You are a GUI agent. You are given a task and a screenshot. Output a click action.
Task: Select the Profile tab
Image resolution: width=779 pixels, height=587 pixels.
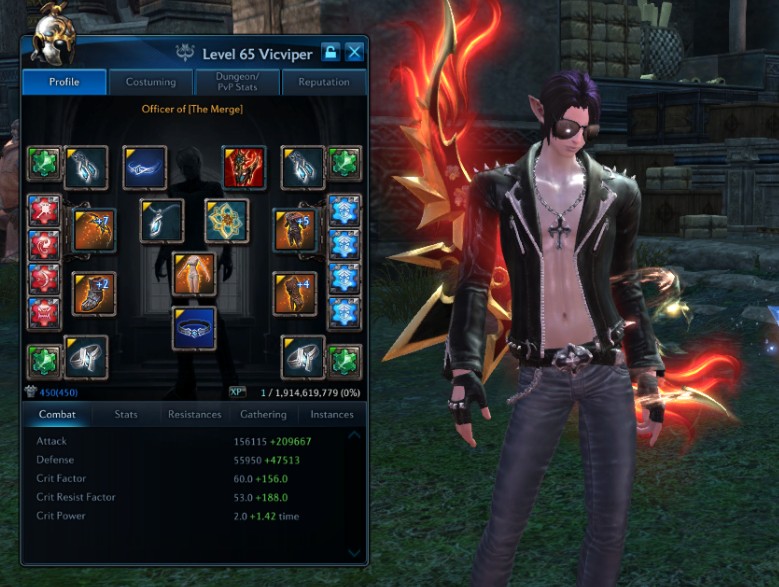click(x=64, y=82)
